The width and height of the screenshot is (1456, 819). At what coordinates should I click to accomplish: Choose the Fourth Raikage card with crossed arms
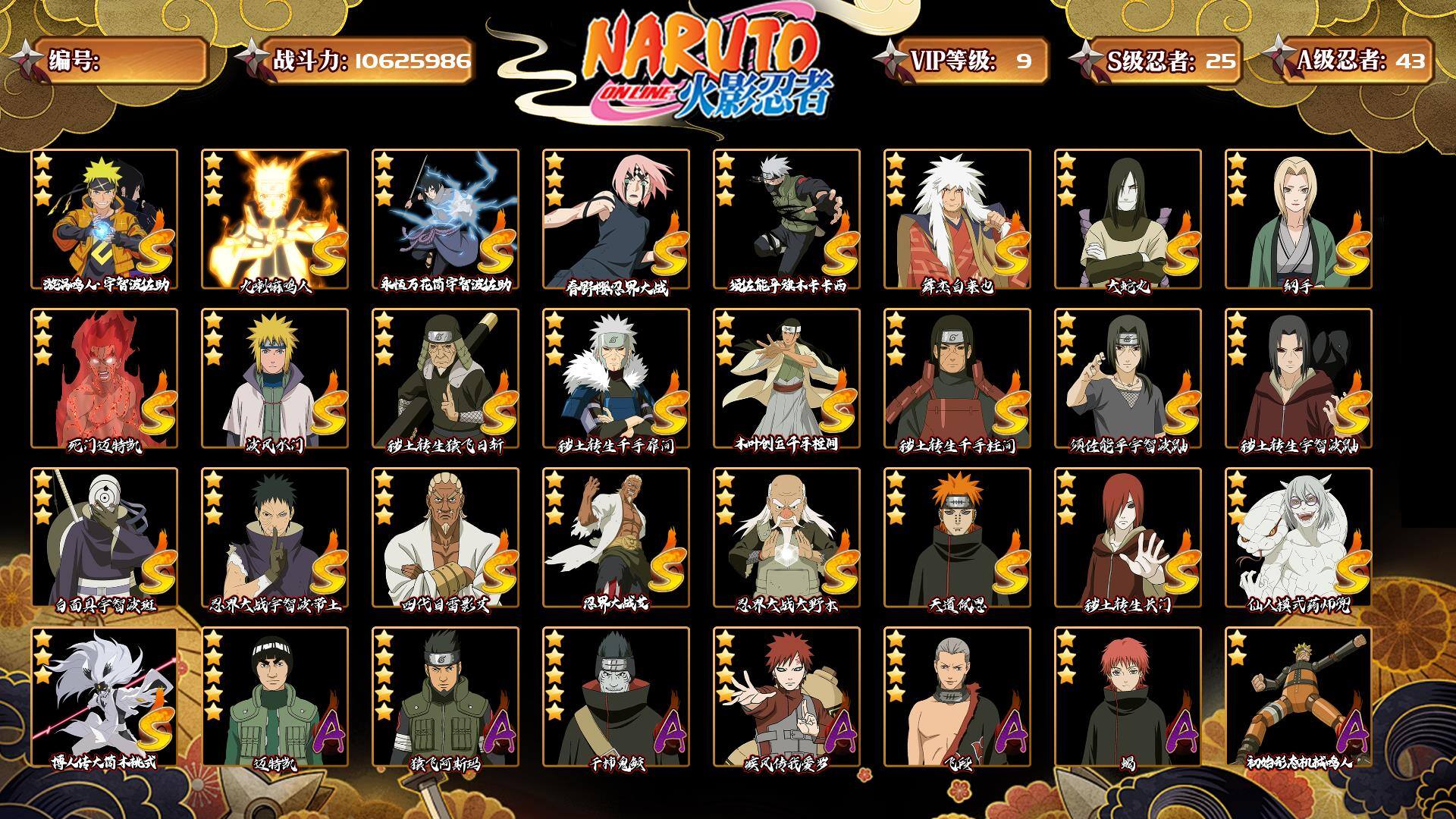click(445, 538)
